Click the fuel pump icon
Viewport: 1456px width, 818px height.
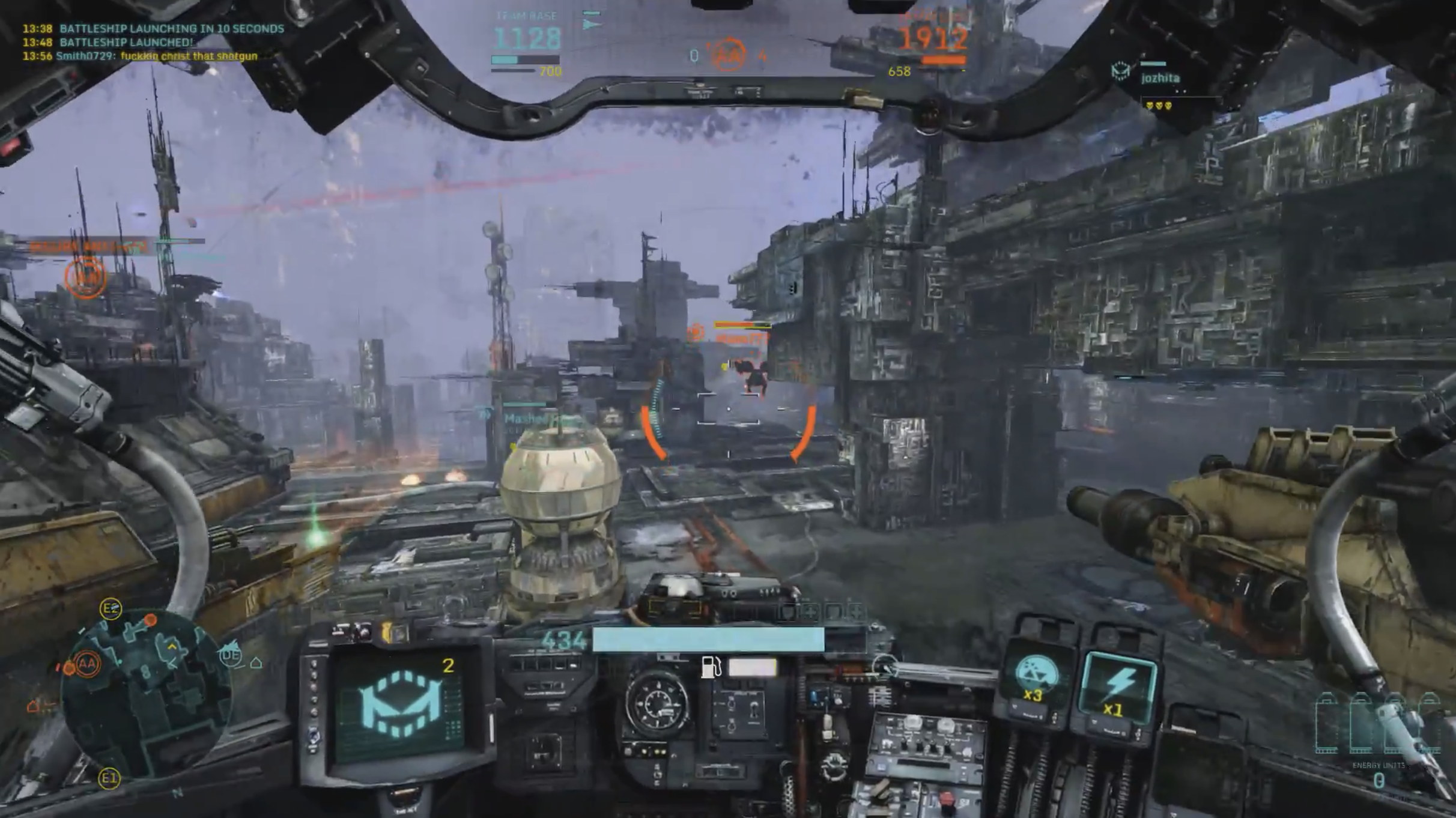pos(711,667)
